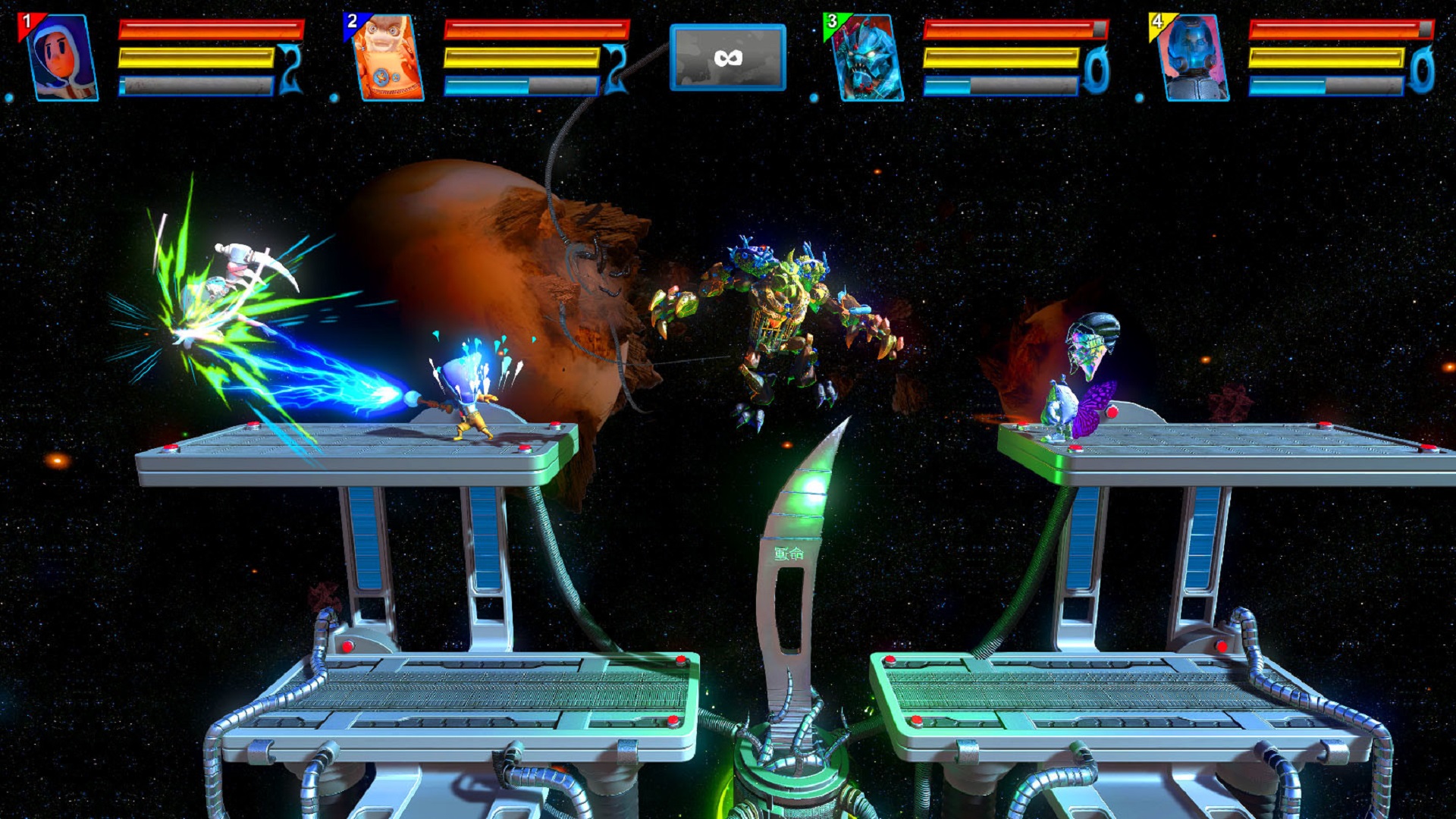Screen dimensions: 1456x819
Task: Select player 4's blue helmeted portrait
Action: click(x=1194, y=58)
